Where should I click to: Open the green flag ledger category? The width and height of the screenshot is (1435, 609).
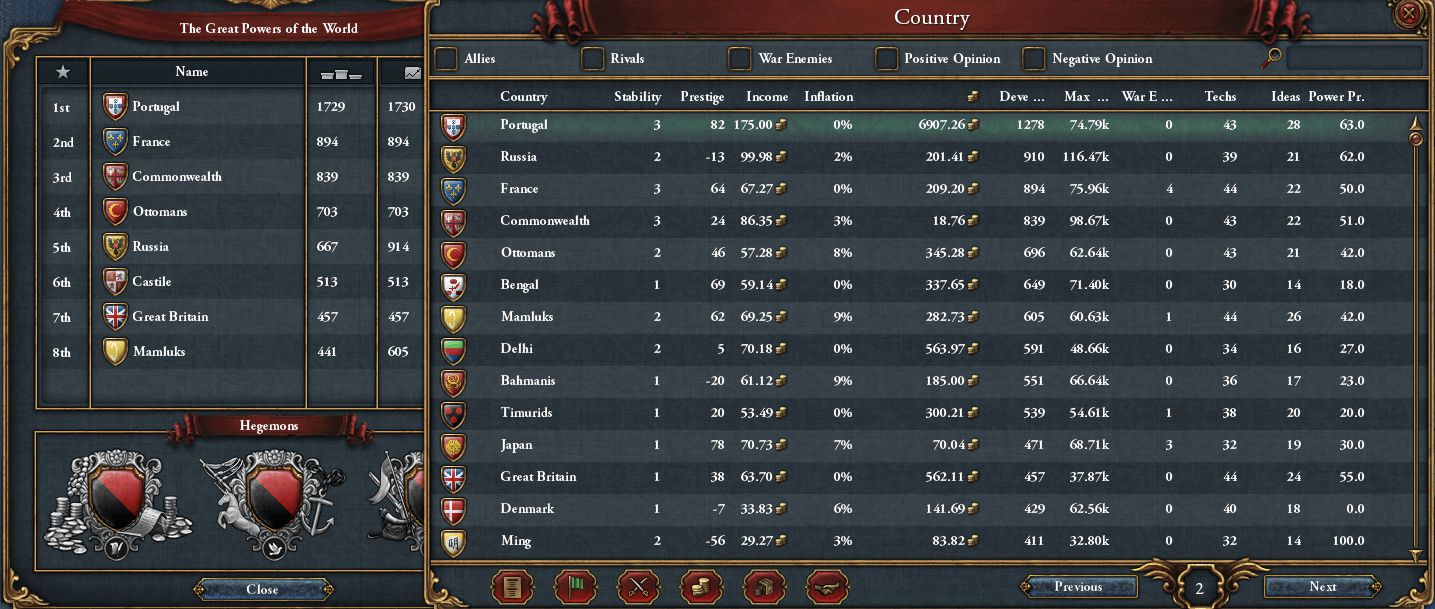[574, 587]
